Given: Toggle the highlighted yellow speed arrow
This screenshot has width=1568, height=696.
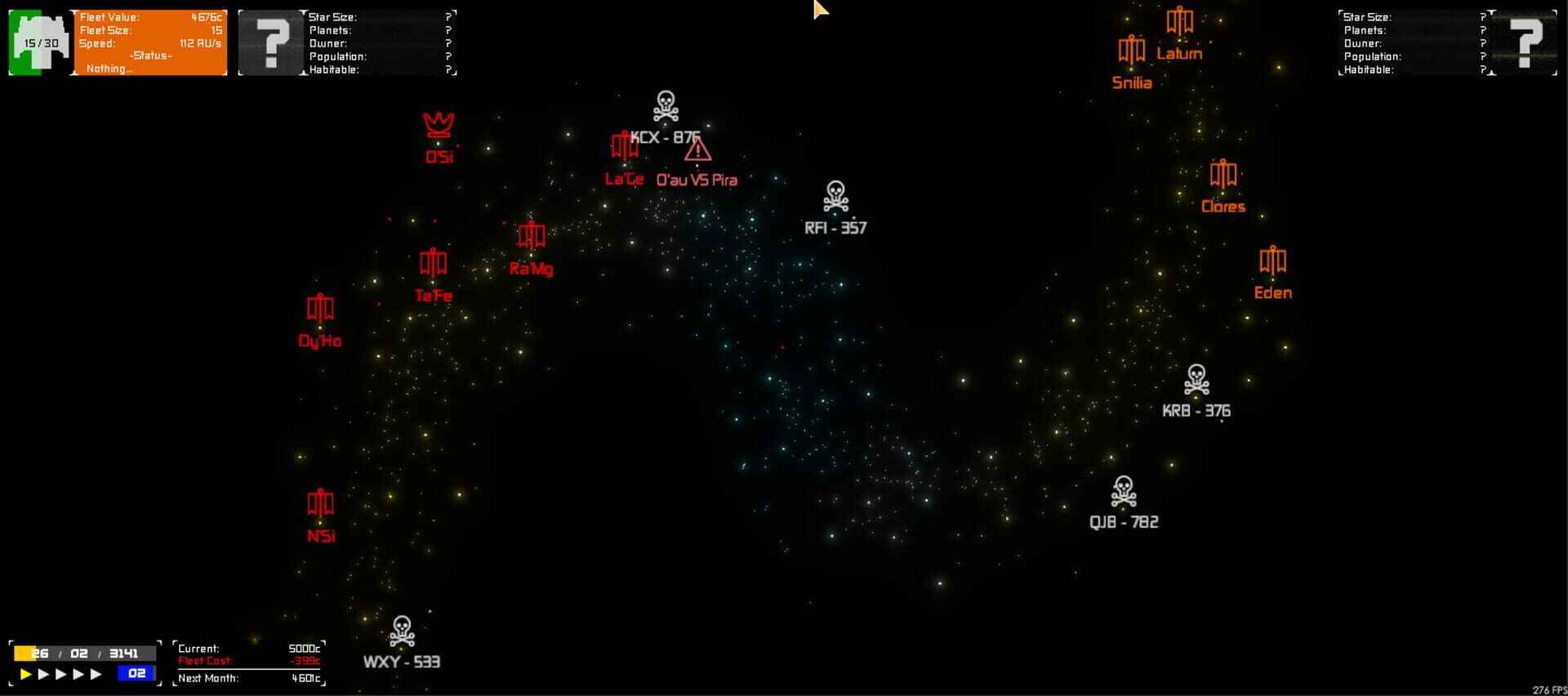Looking at the screenshot, I should (25, 674).
